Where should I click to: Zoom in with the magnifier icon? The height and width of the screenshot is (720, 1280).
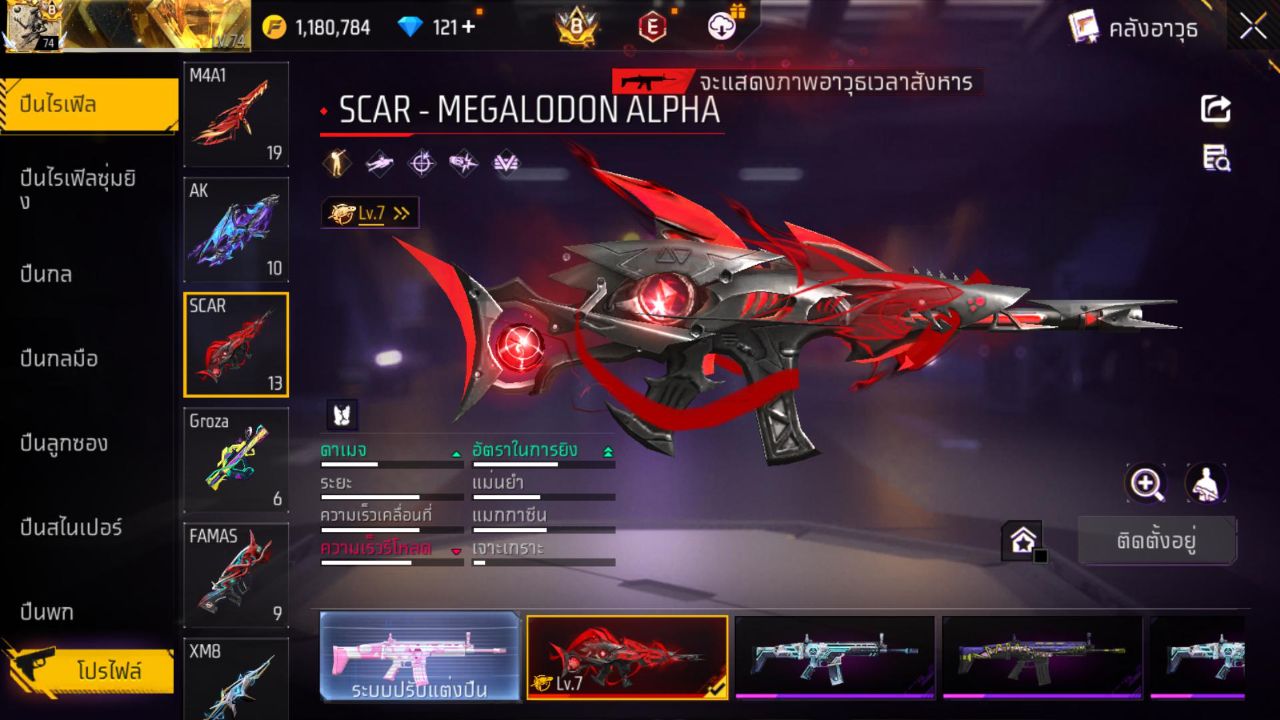pos(1146,483)
